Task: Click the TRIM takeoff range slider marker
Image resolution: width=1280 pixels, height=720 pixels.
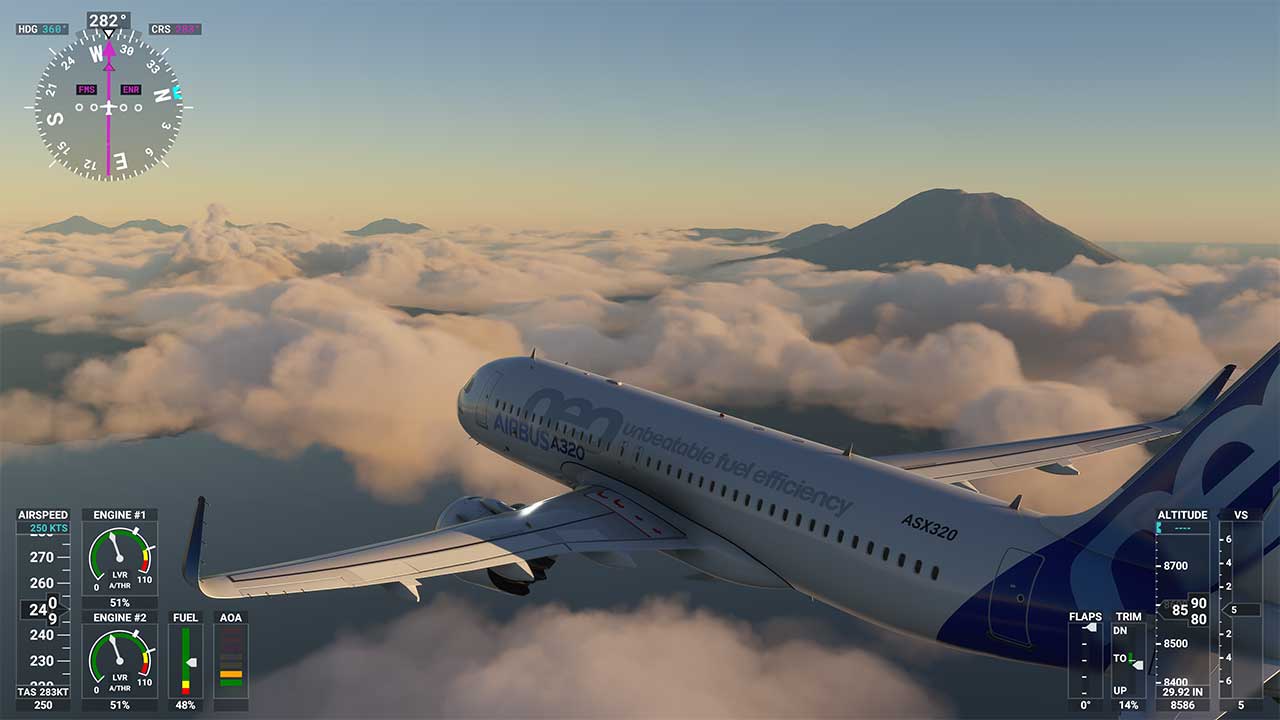Action: coord(1131,660)
